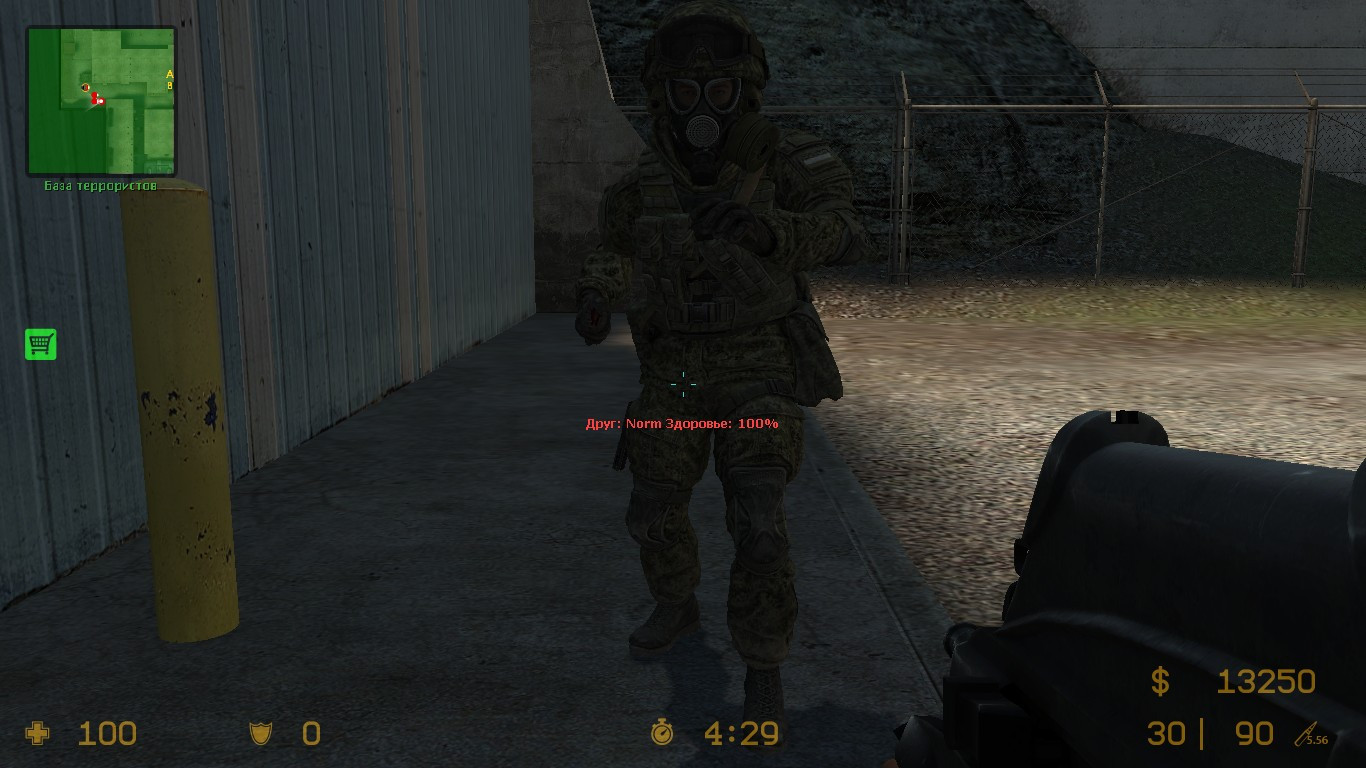Click the armor shield icon
The image size is (1366, 768).
click(260, 733)
